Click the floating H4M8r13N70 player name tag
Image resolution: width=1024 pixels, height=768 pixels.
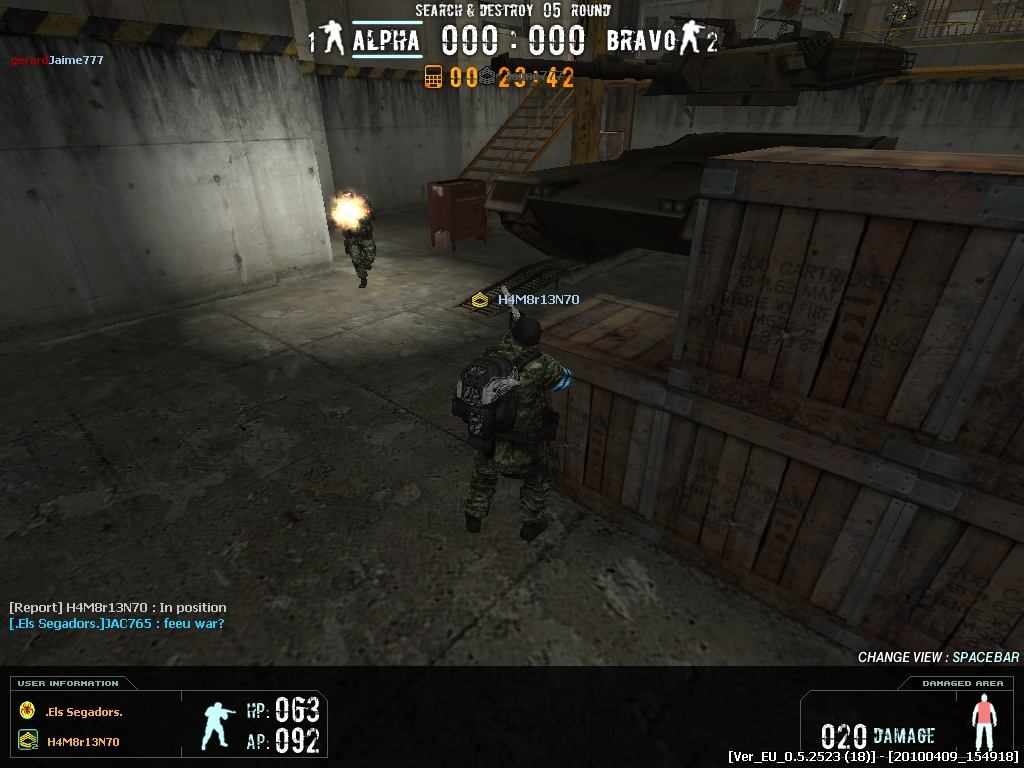[538, 299]
